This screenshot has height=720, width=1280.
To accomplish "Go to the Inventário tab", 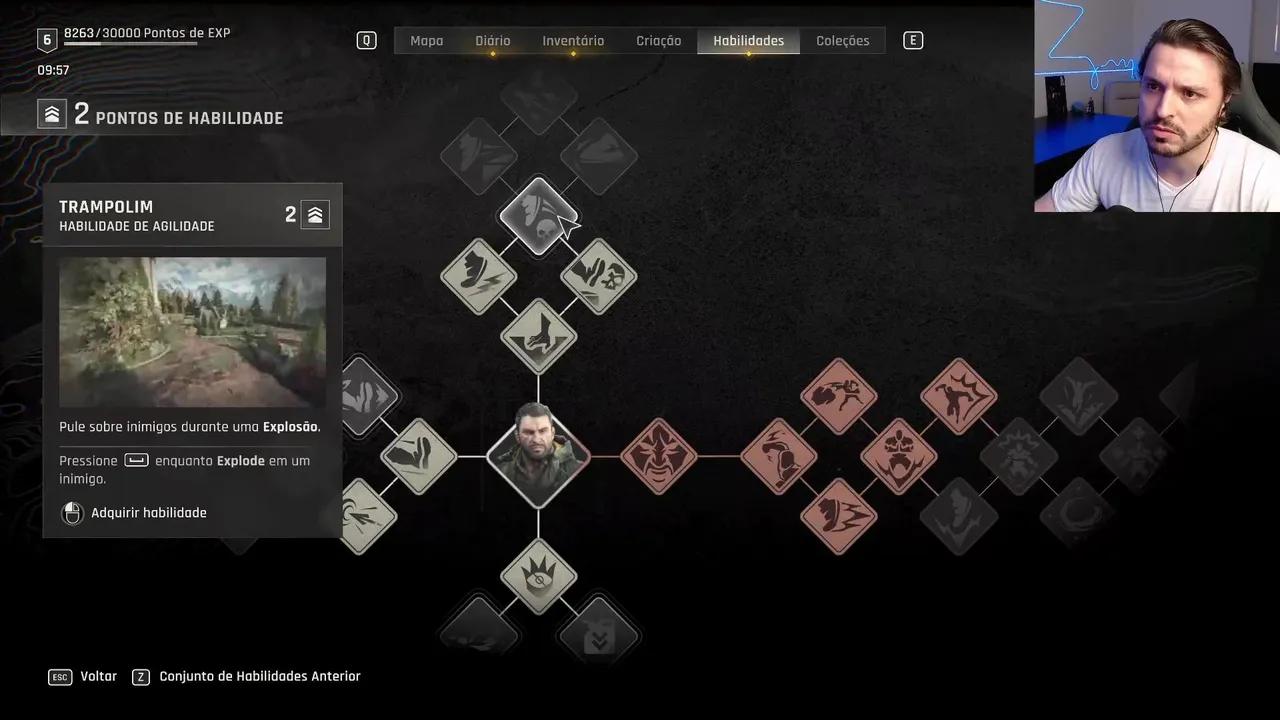I will 573,41.
